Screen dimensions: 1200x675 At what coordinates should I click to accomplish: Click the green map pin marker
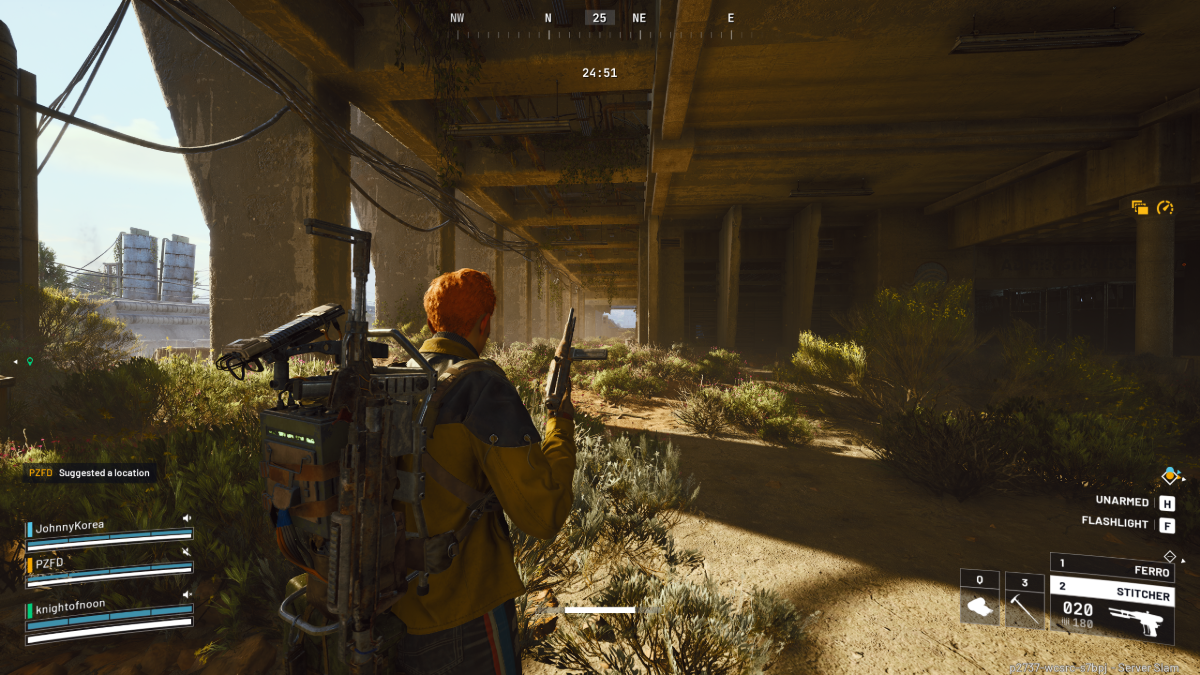[30, 361]
